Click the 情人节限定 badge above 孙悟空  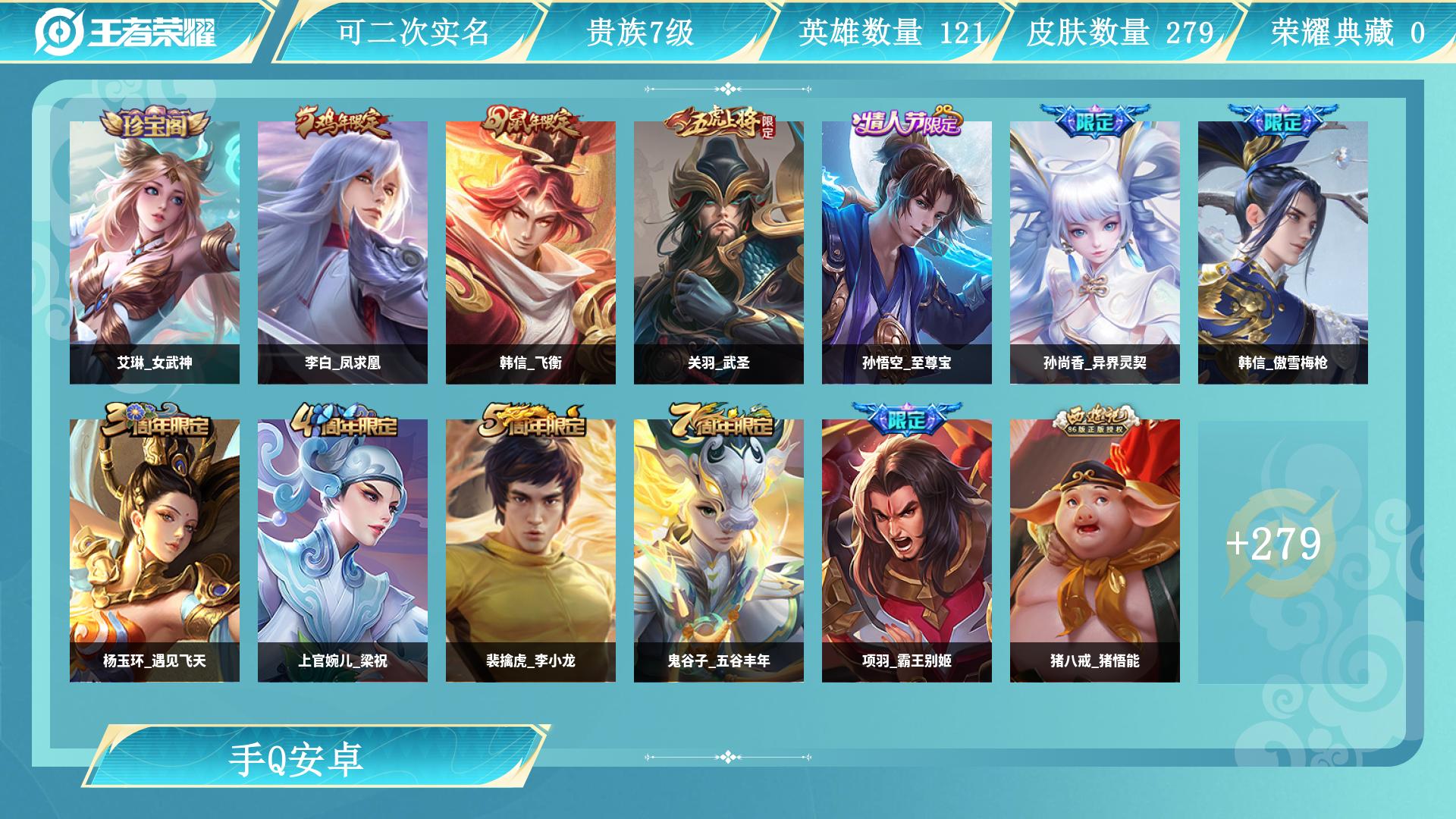pos(906,120)
